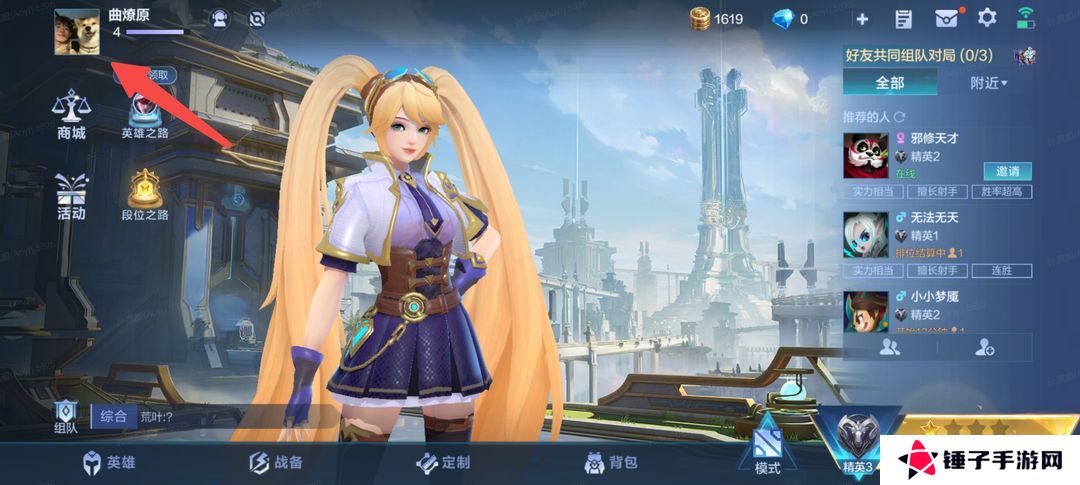Refresh the 推荐的人 recommended list
This screenshot has height=485, width=1080.
pyautogui.click(x=899, y=117)
